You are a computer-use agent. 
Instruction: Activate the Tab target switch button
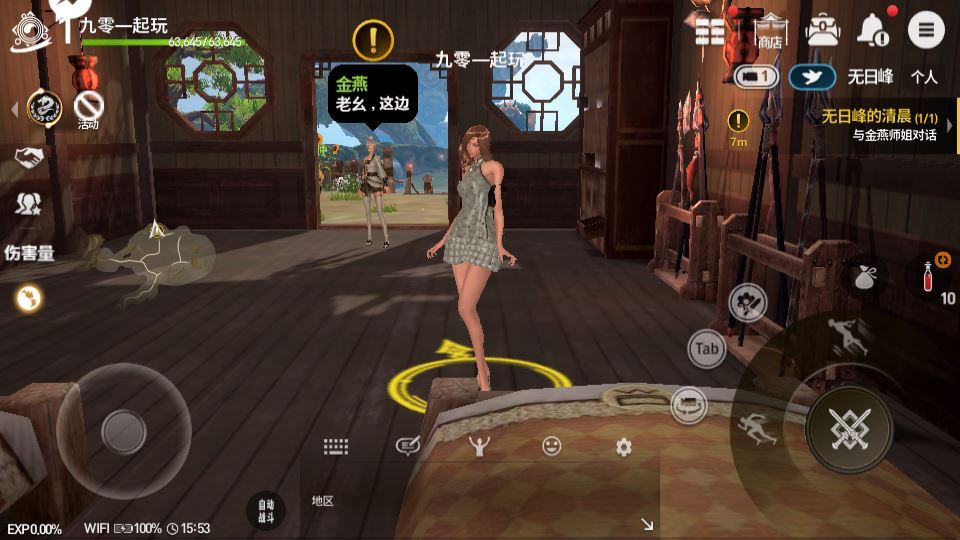[707, 349]
